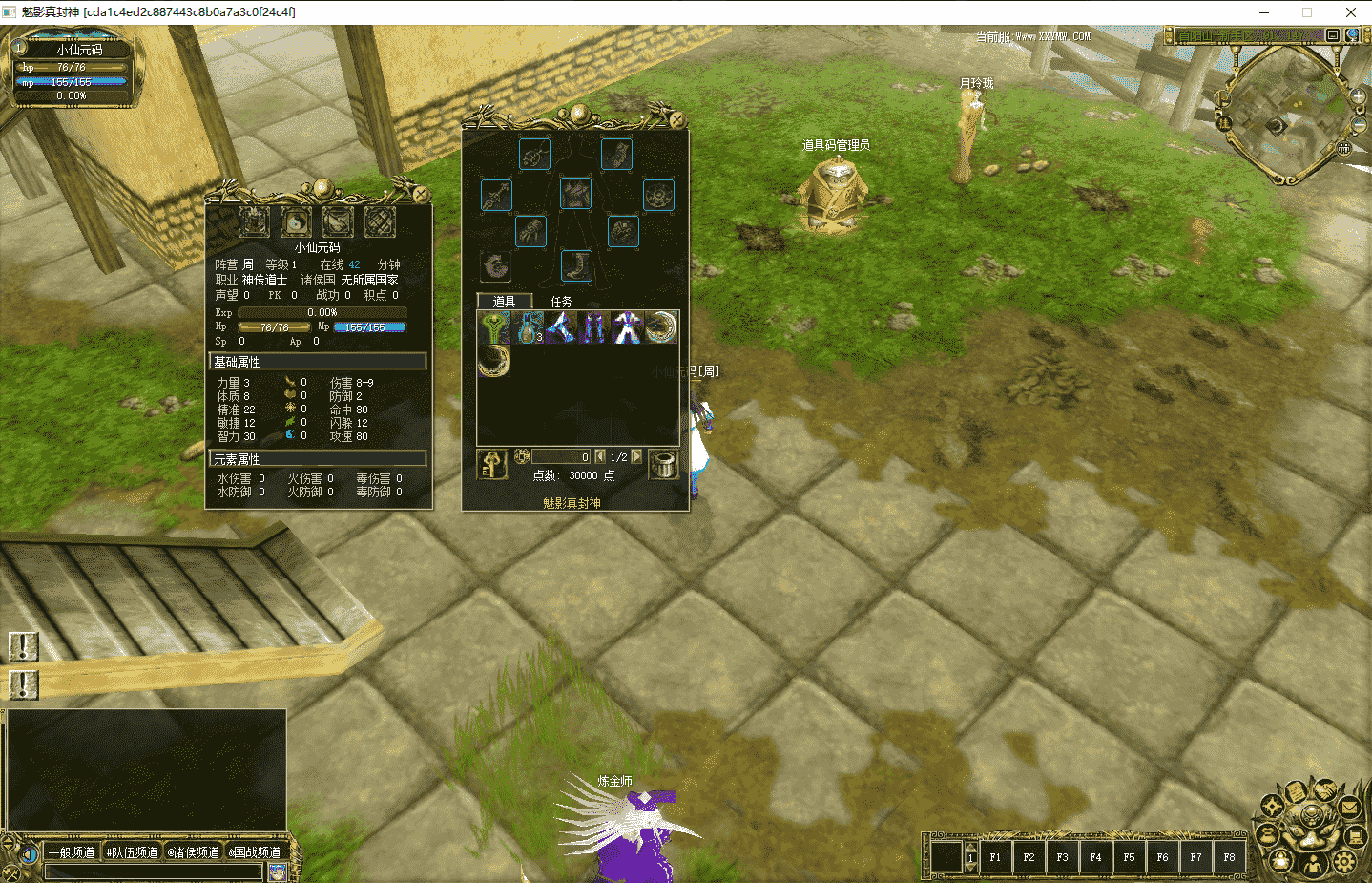Open the mail envelope icon
Screen dimensions: 1372x883
1349,808
